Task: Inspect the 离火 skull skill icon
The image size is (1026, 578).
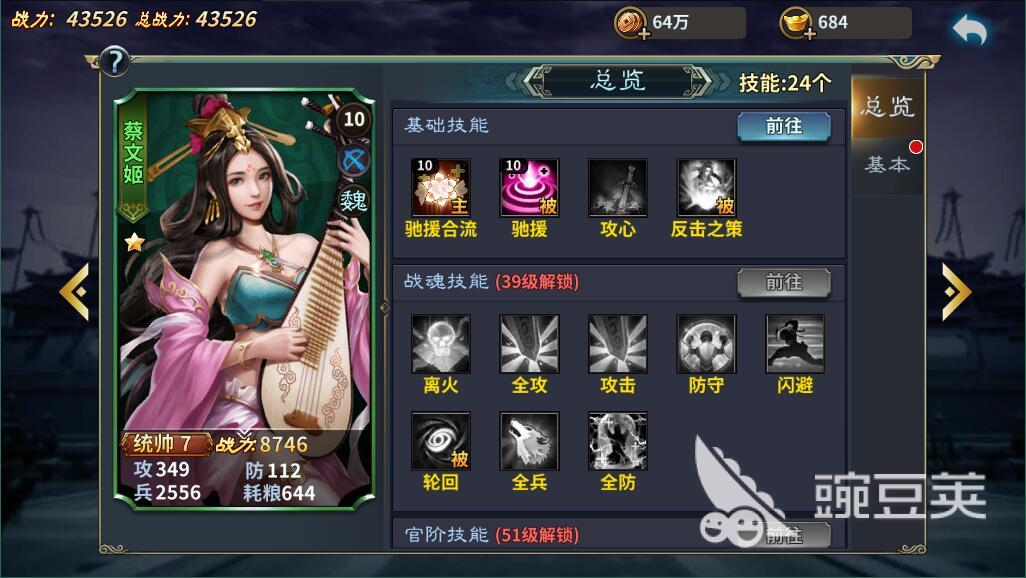Action: pos(441,344)
